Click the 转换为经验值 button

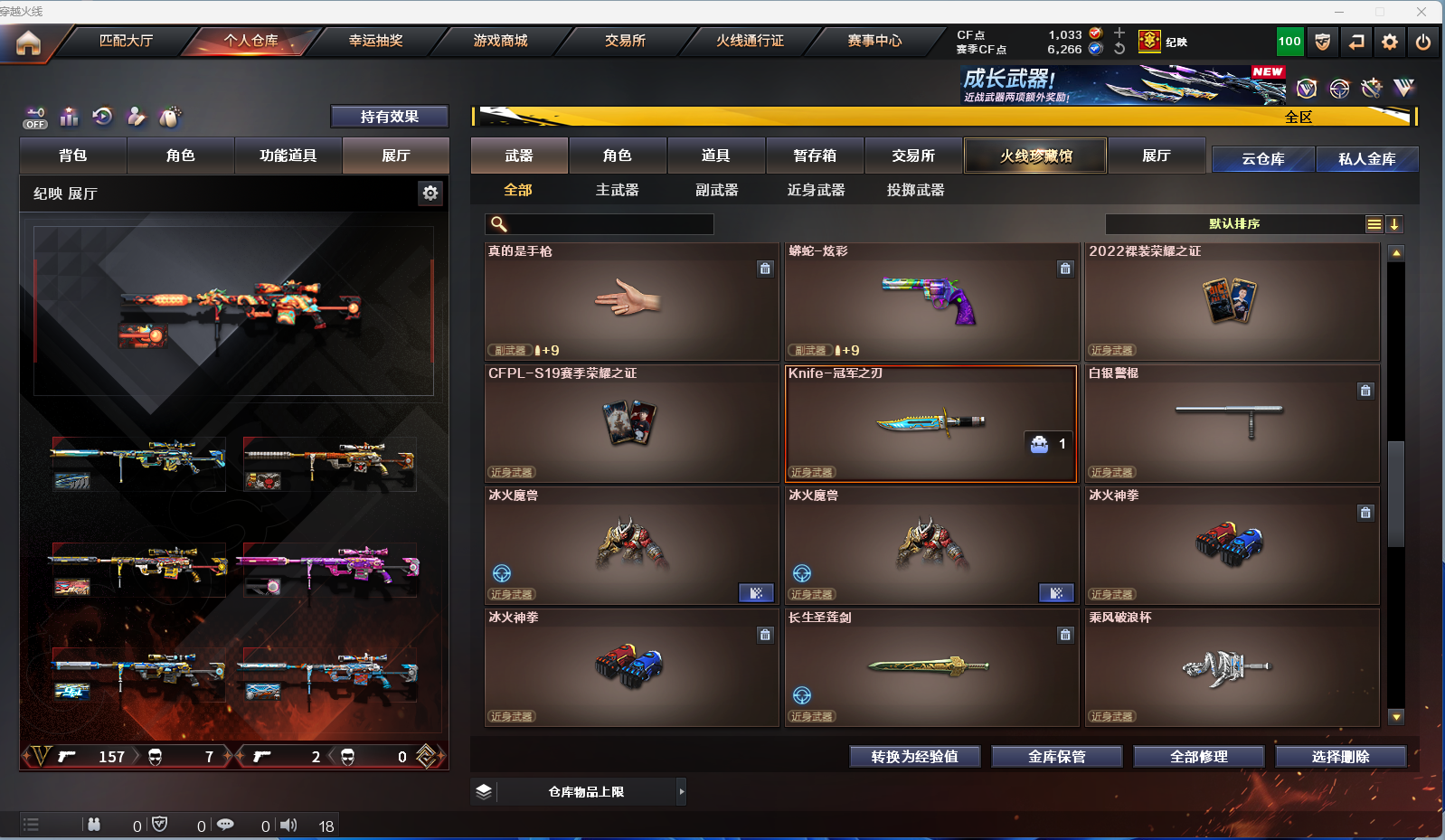coord(914,757)
